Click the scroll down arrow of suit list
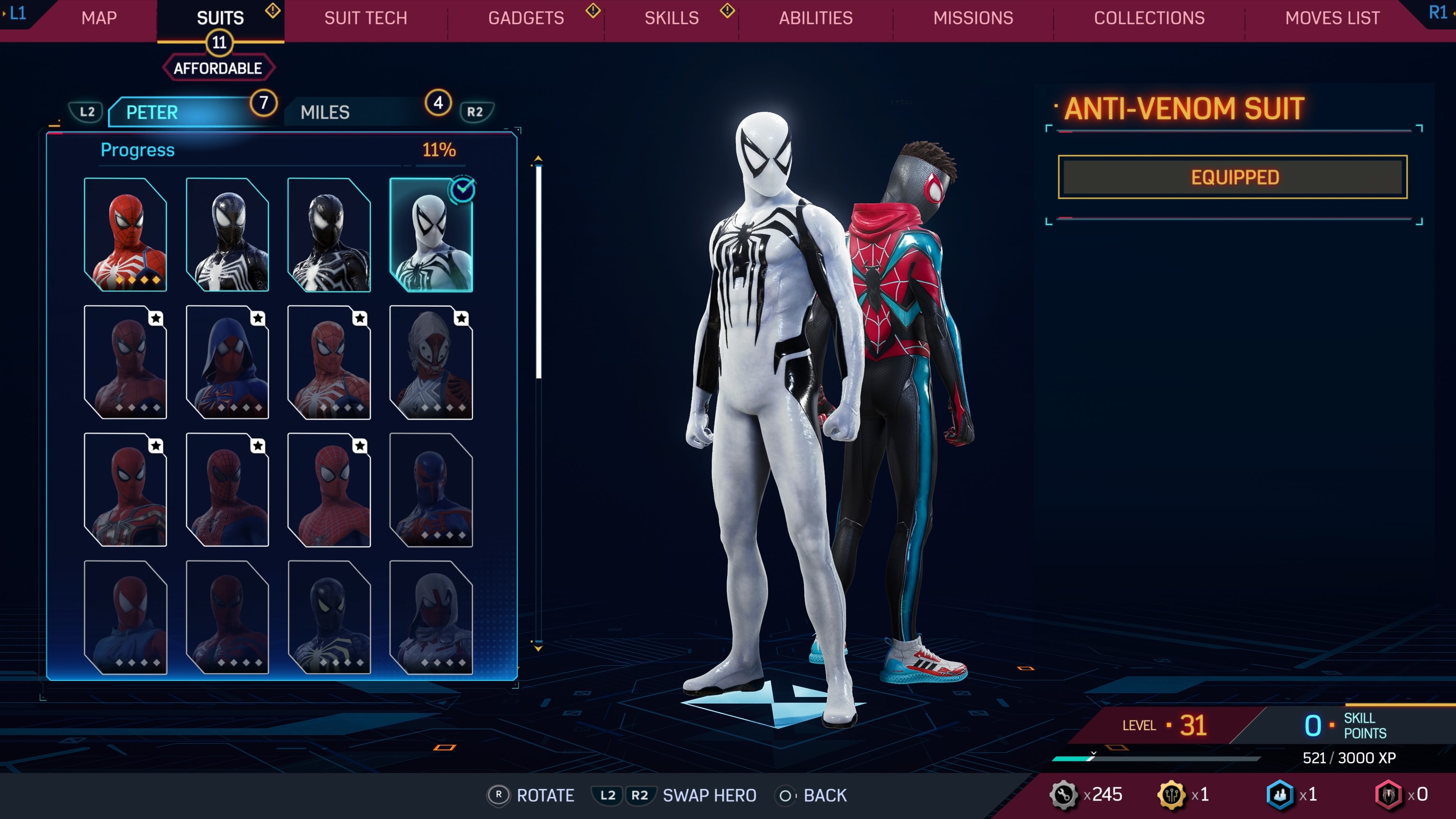This screenshot has width=1456, height=819. [x=539, y=648]
